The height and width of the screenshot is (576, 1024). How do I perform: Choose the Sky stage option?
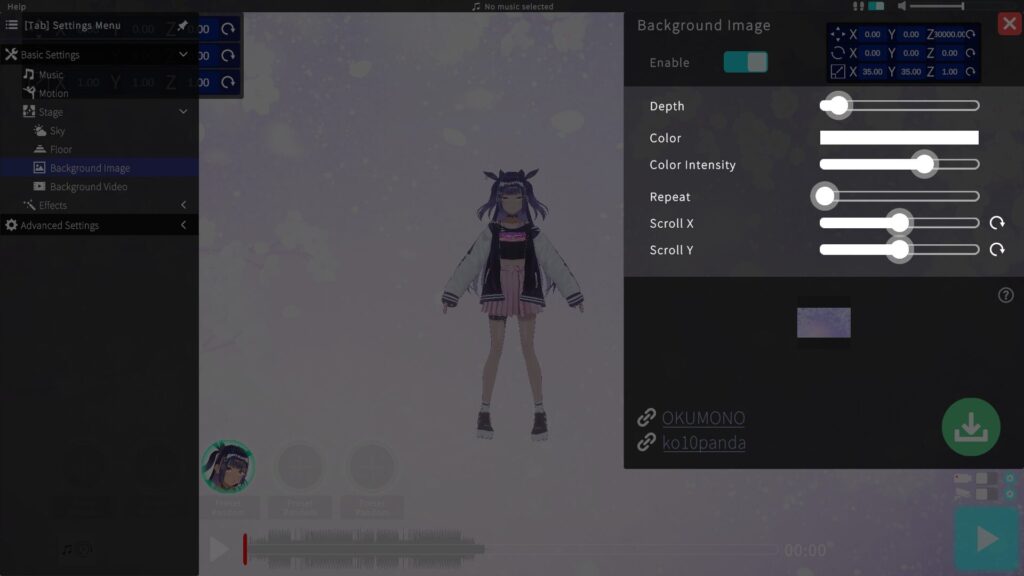tap(57, 131)
